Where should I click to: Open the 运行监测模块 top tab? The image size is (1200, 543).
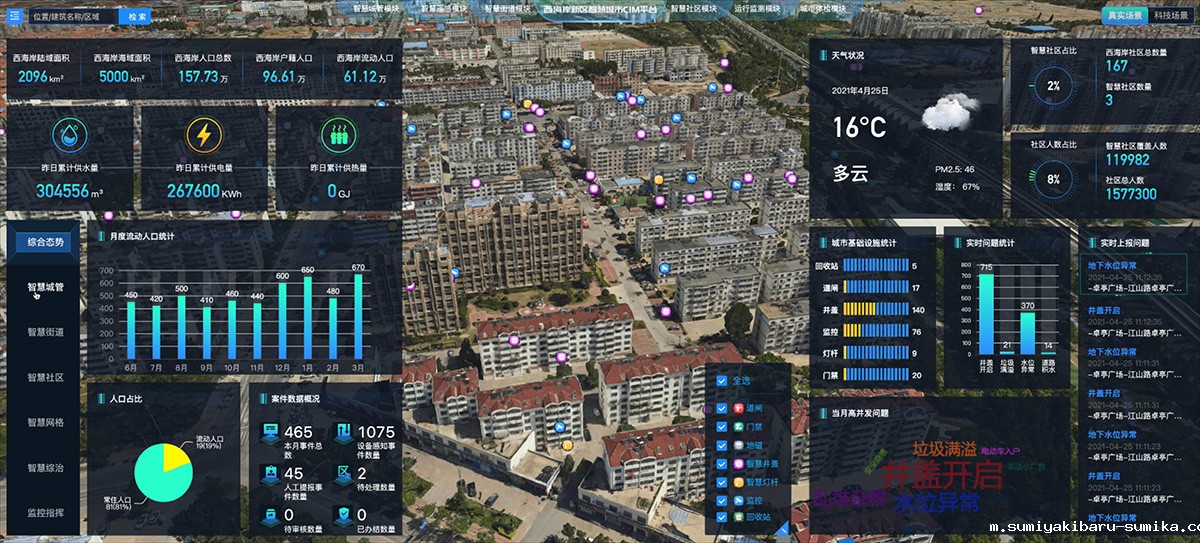[757, 8]
